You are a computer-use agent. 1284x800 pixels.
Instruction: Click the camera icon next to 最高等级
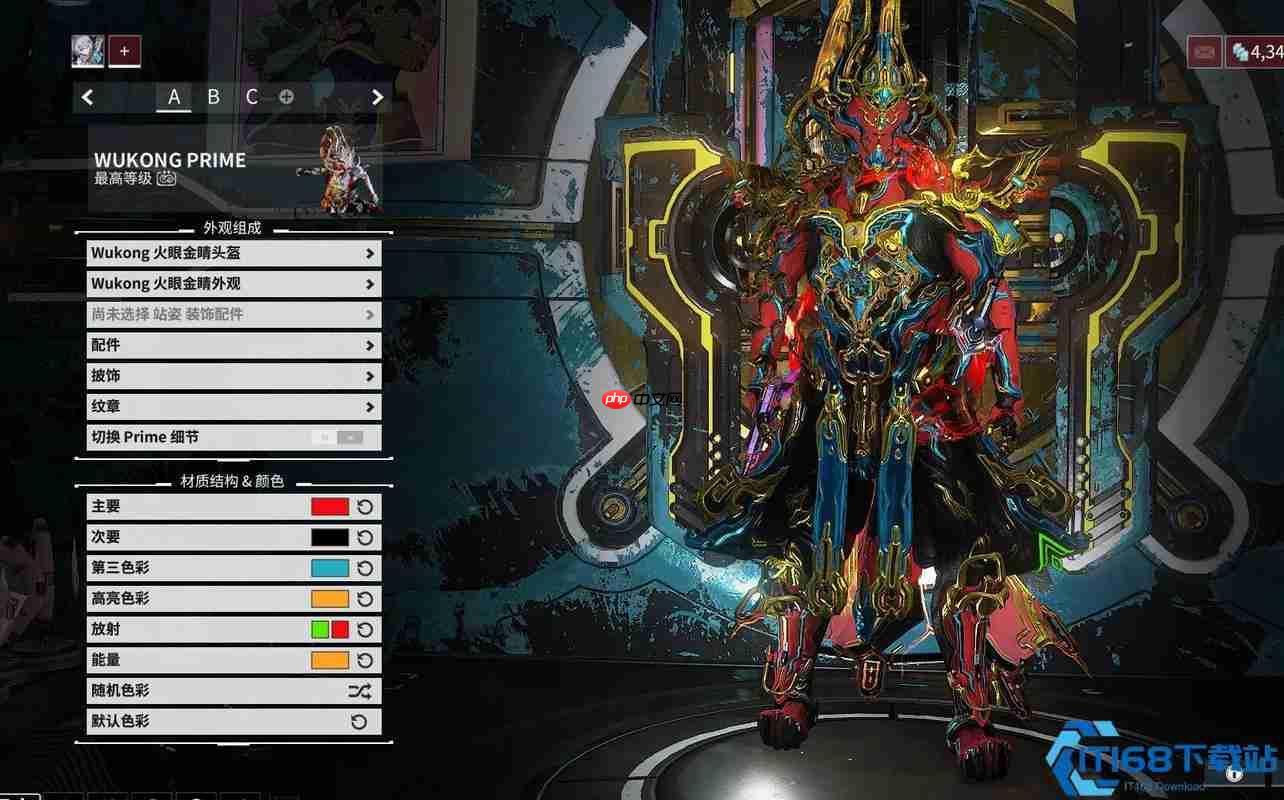(166, 179)
